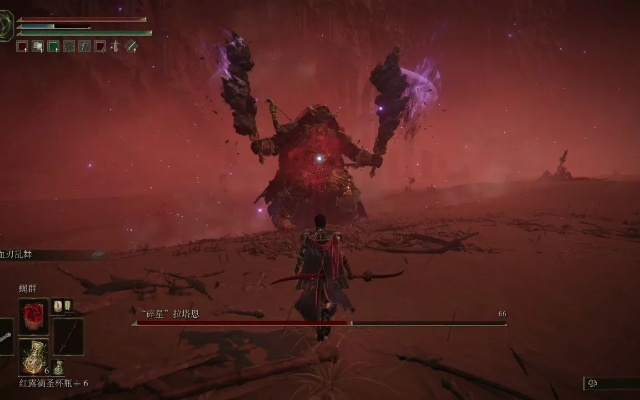The image size is (640, 400).
Task: Click the green status buff icon
Action: tap(53, 46)
